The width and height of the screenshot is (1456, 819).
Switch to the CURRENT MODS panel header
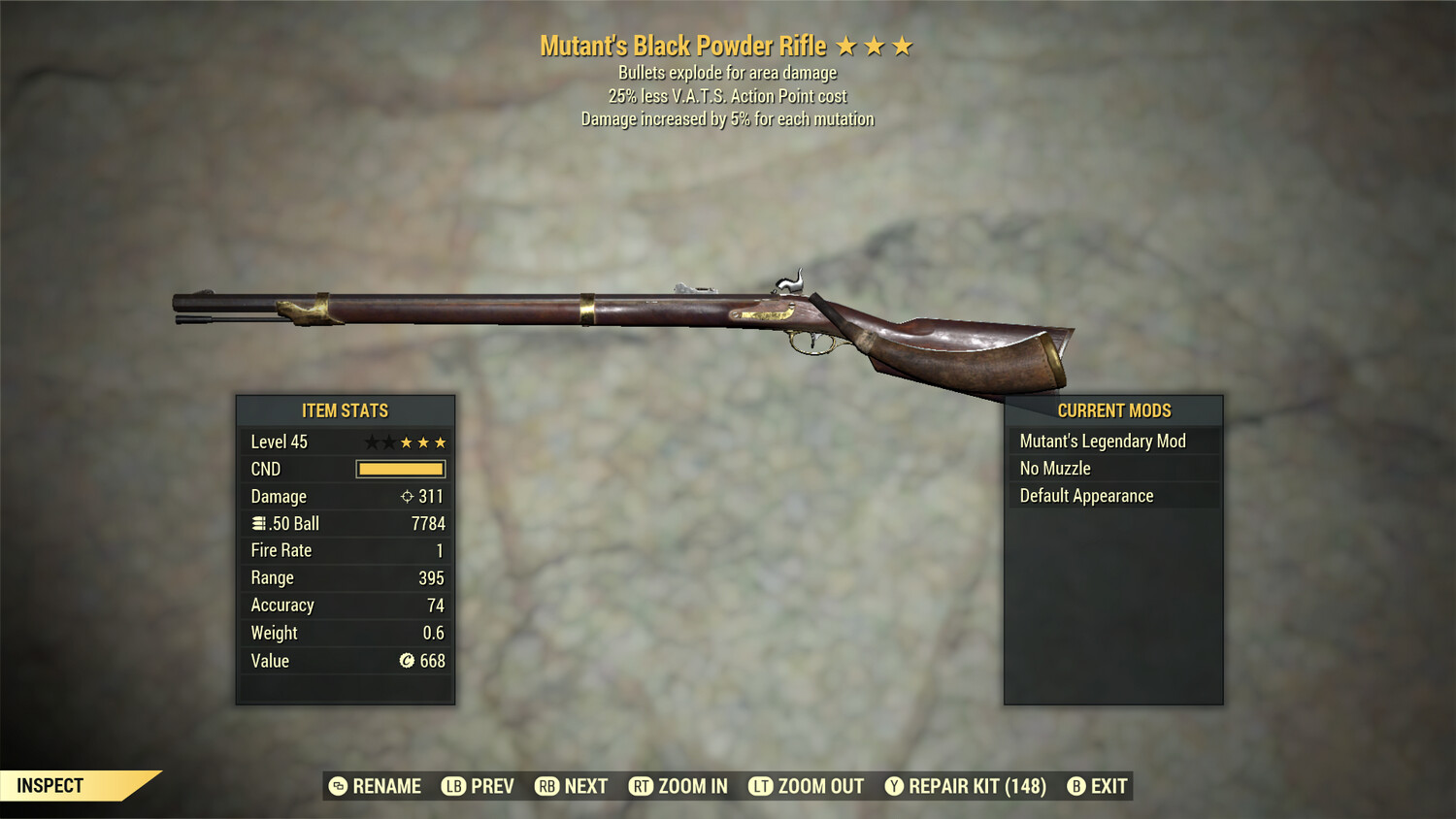click(1112, 410)
